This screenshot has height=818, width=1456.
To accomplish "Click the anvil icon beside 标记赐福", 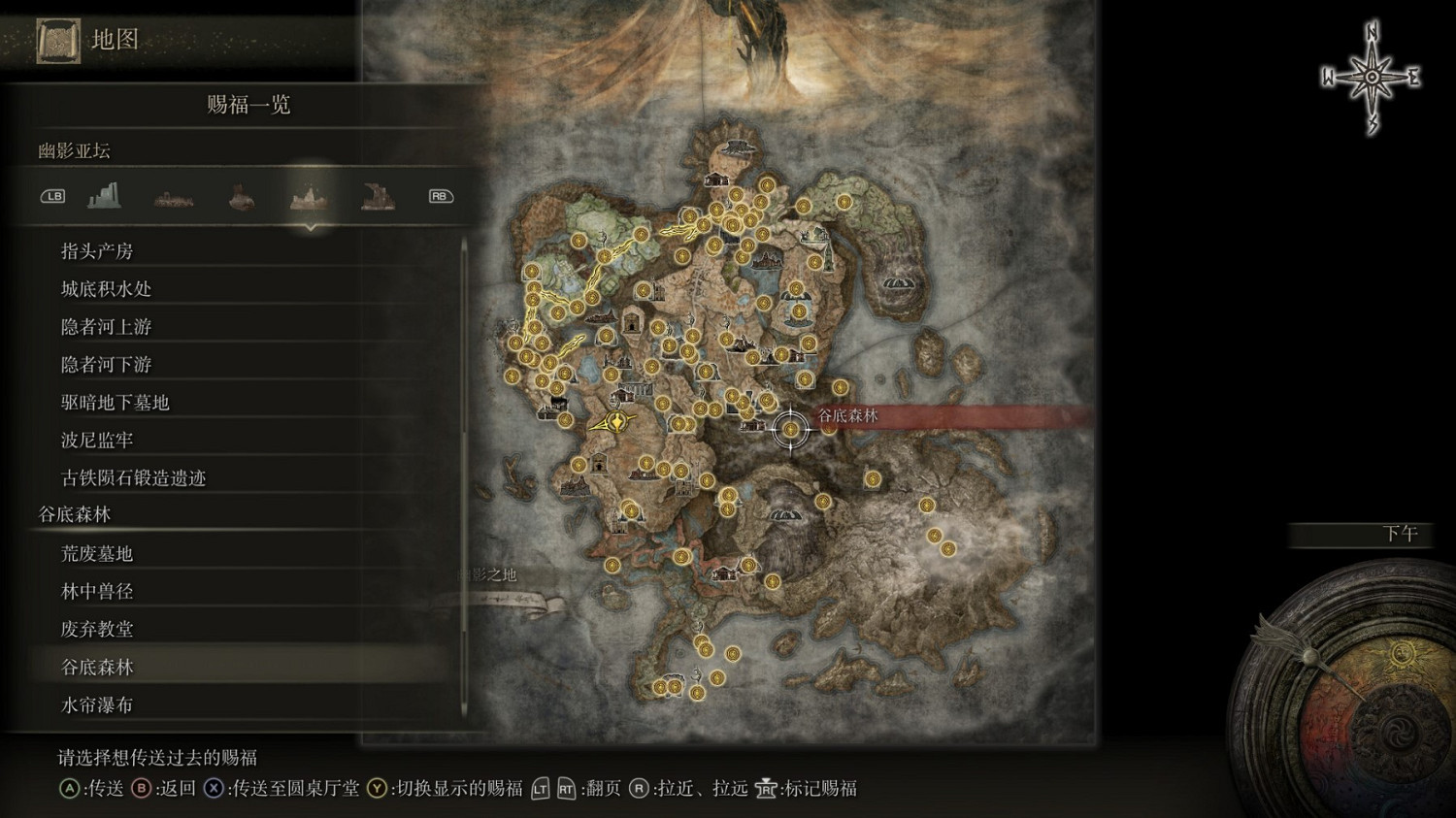I will [x=765, y=789].
